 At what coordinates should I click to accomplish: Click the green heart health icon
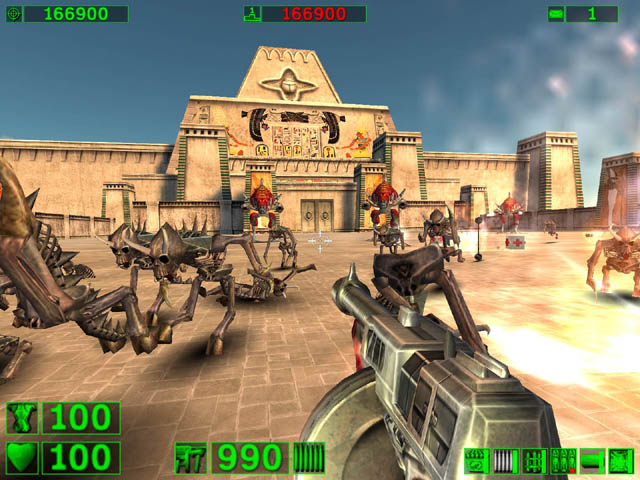point(22,458)
